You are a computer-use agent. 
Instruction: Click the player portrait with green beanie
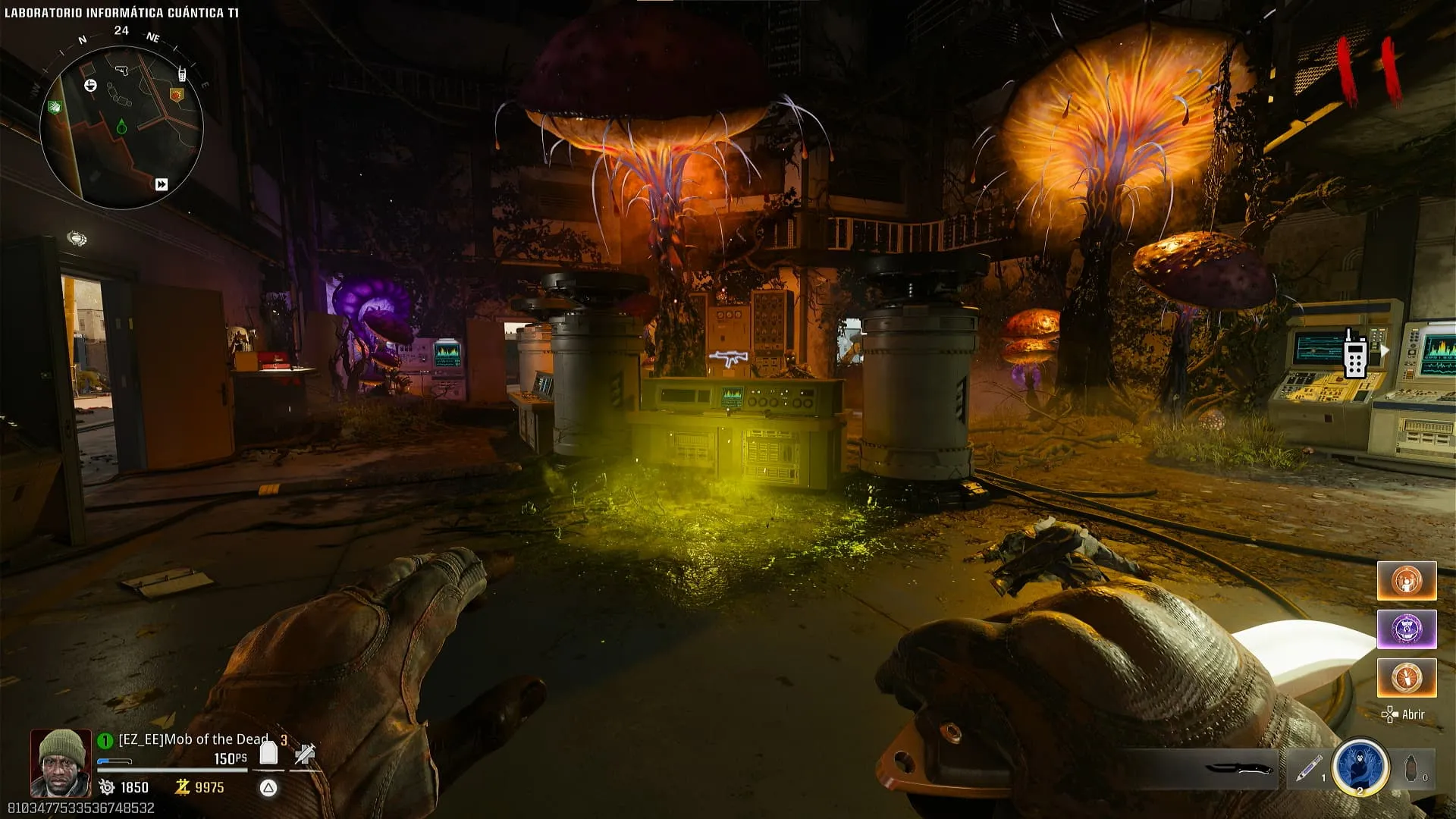tap(61, 763)
